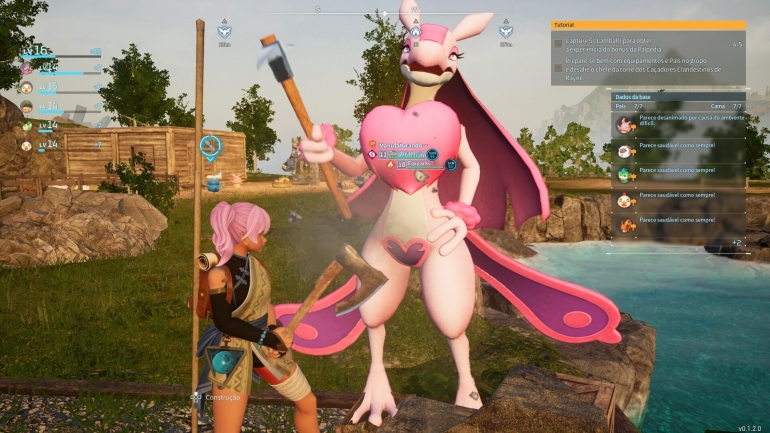This screenshot has width=770, height=433.
Task: Tick the Capture 5 Lamball tutorial checkbox
Action: click(x=558, y=44)
